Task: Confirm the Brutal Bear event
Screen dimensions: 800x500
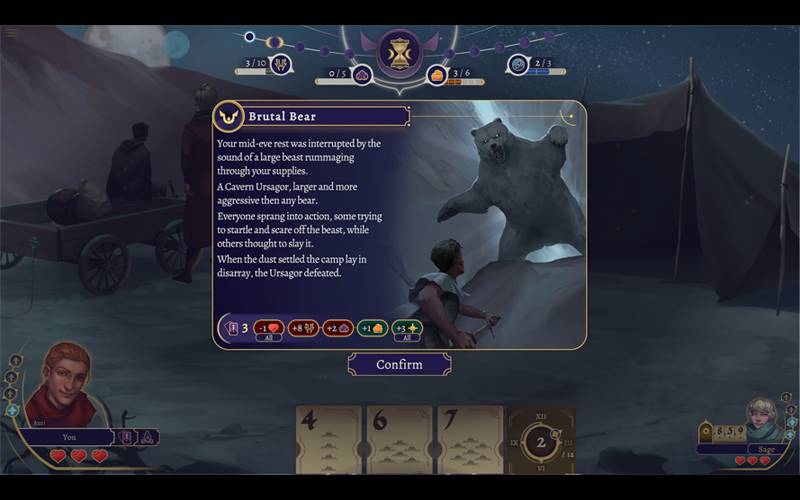Action: pyautogui.click(x=399, y=365)
